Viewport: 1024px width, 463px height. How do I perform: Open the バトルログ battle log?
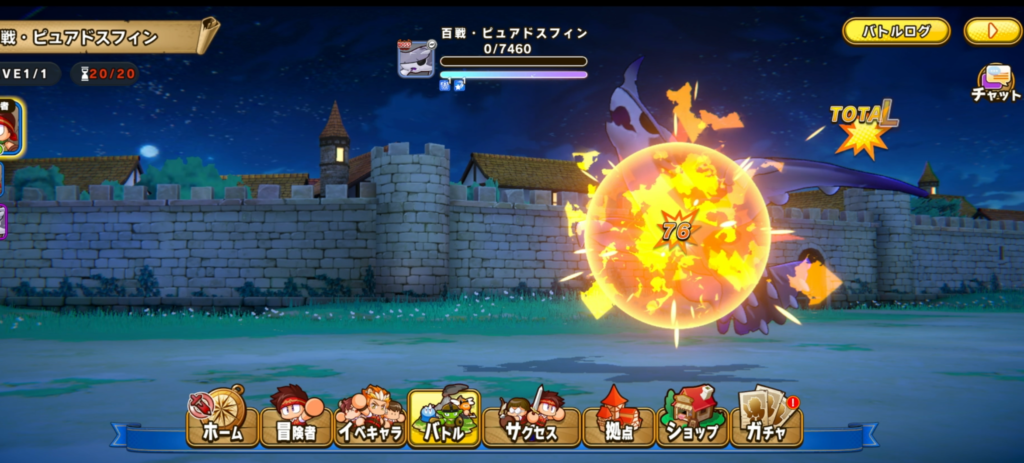(896, 31)
